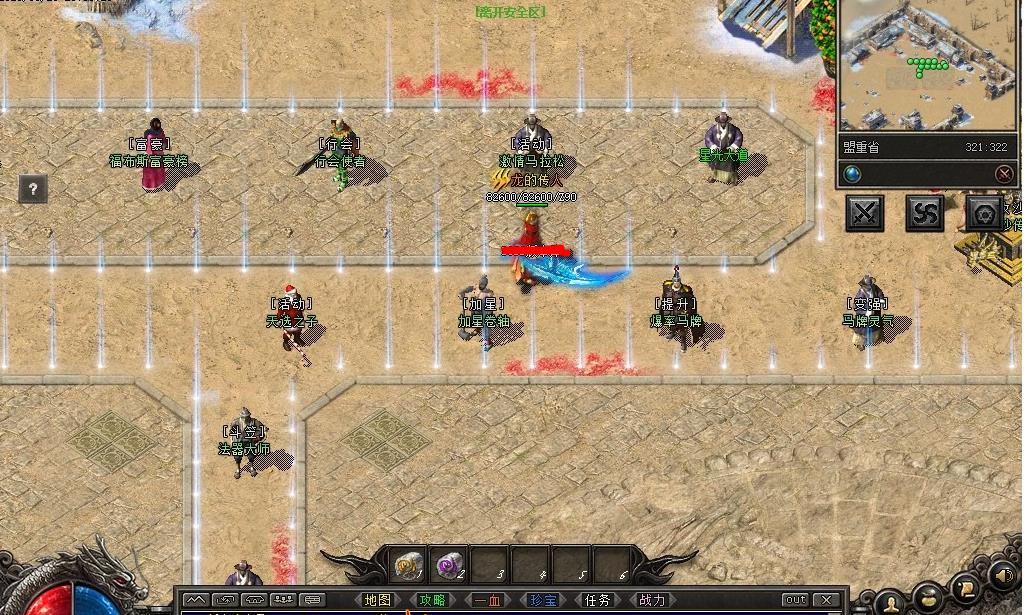Image resolution: width=1031 pixels, height=615 pixels.
Task: Click the swirl pattern square button
Action: click(924, 213)
